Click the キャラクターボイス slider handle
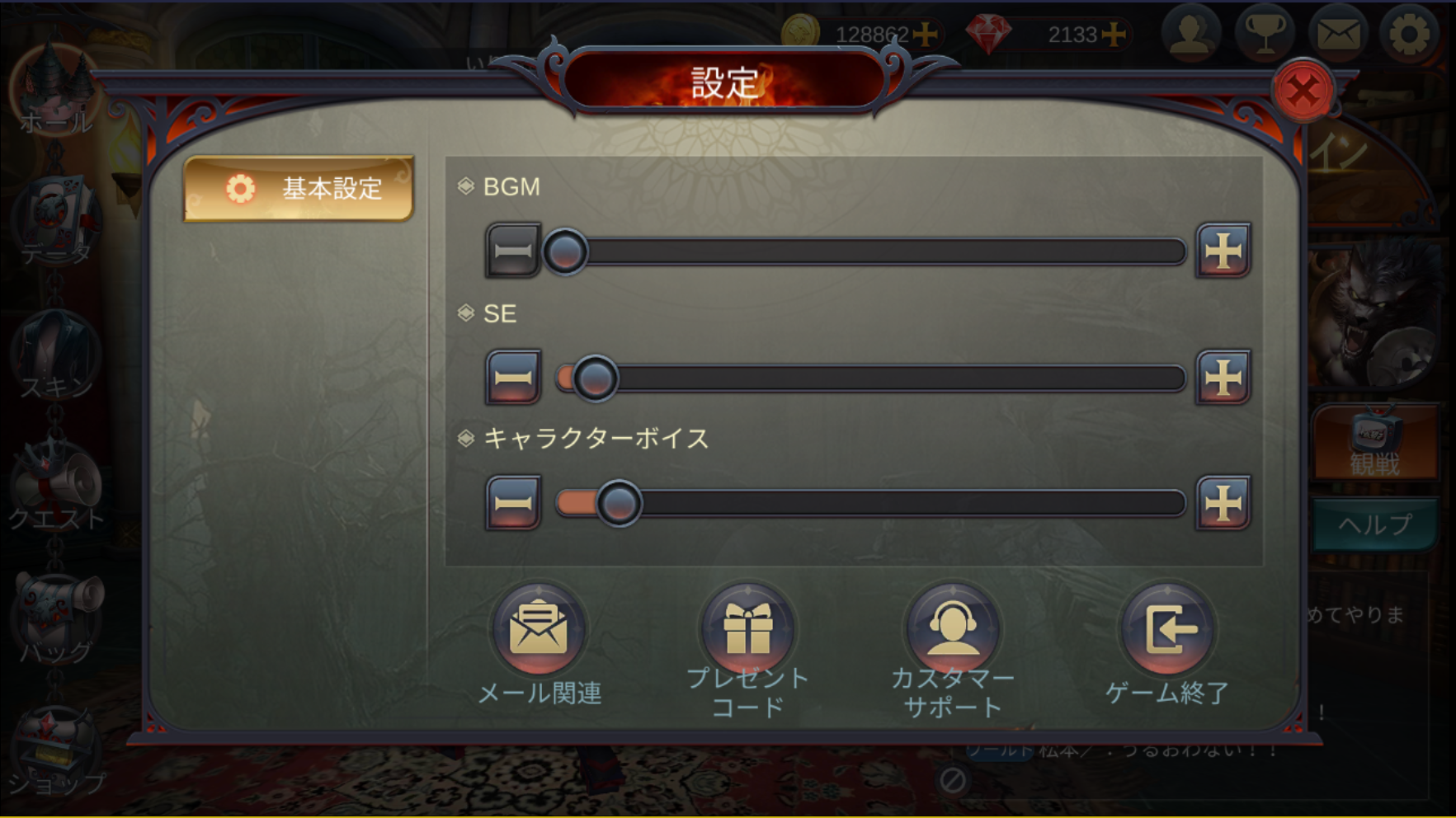Viewport: 1456px width, 818px height. pyautogui.click(x=619, y=503)
